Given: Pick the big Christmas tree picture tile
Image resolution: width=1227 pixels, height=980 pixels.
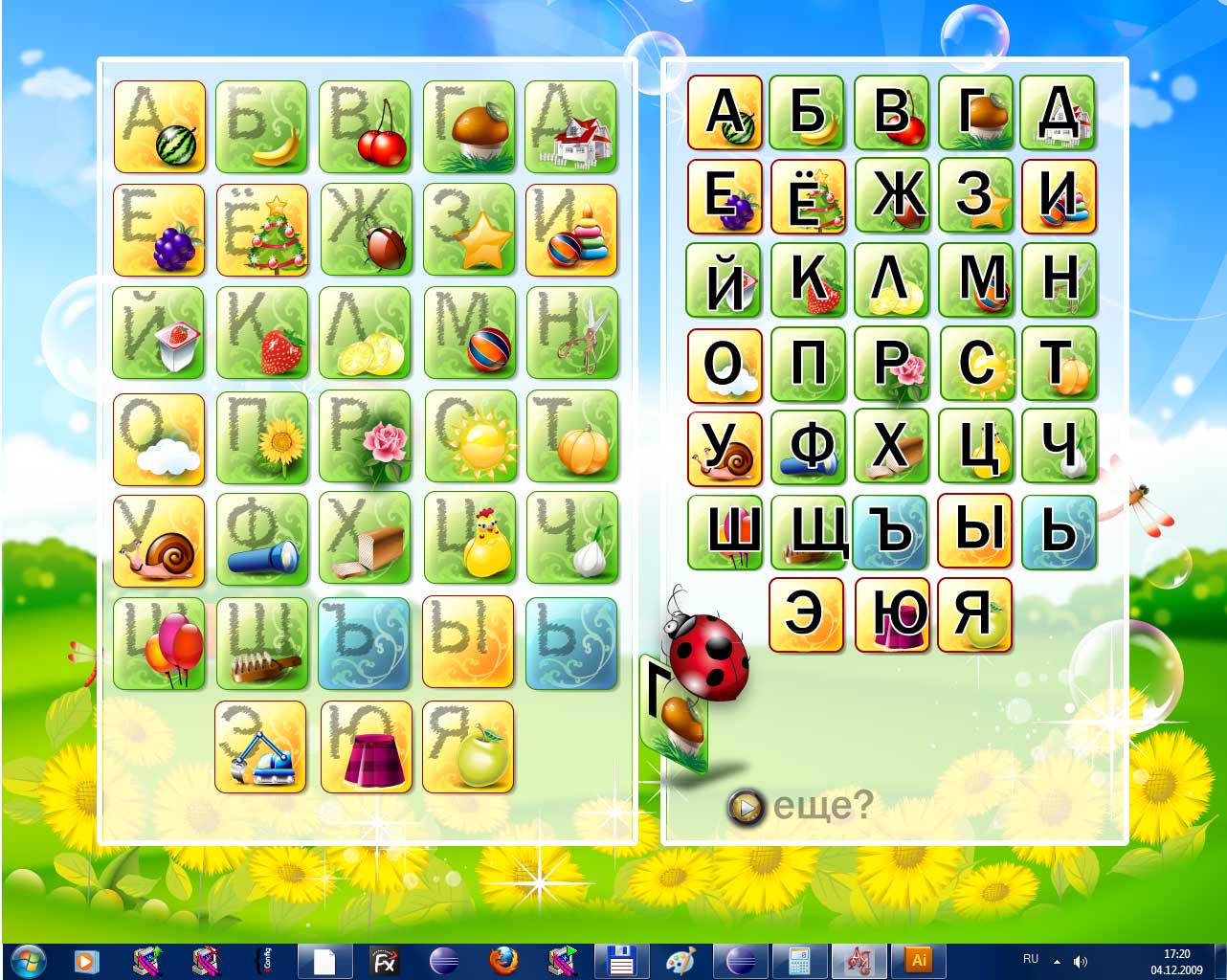Looking at the screenshot, I should click(x=262, y=231).
